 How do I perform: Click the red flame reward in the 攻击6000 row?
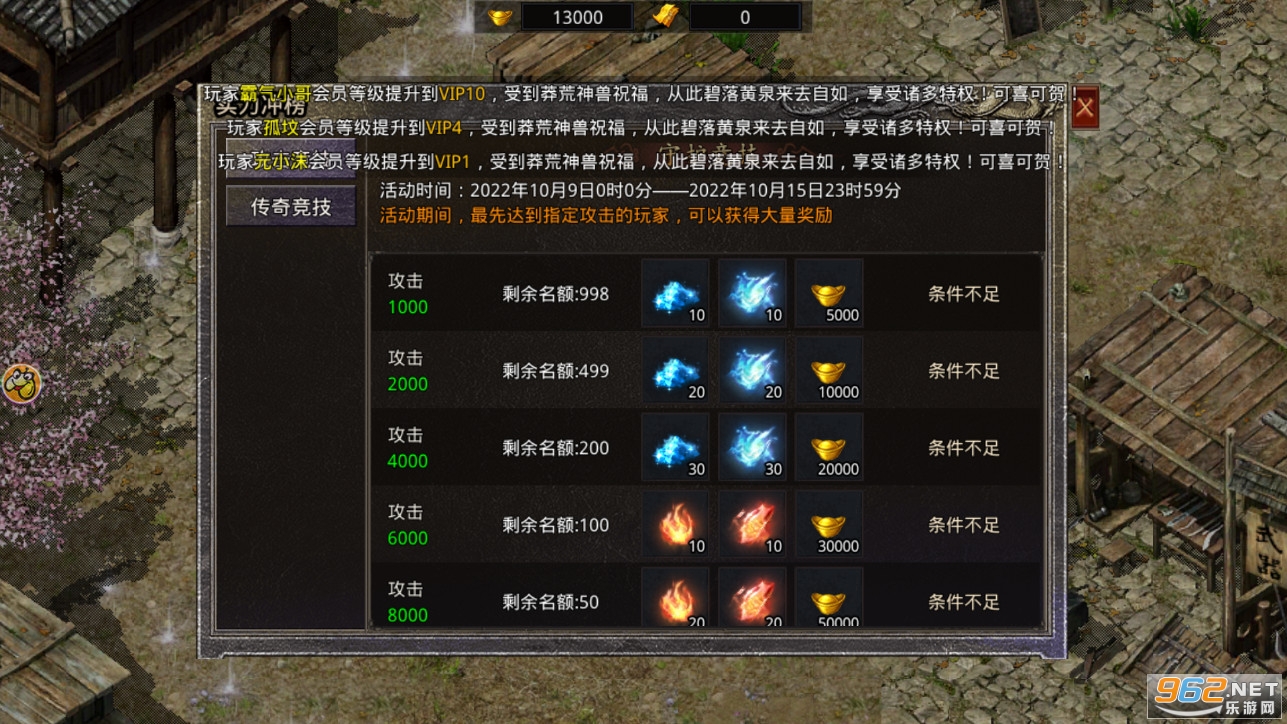point(675,524)
